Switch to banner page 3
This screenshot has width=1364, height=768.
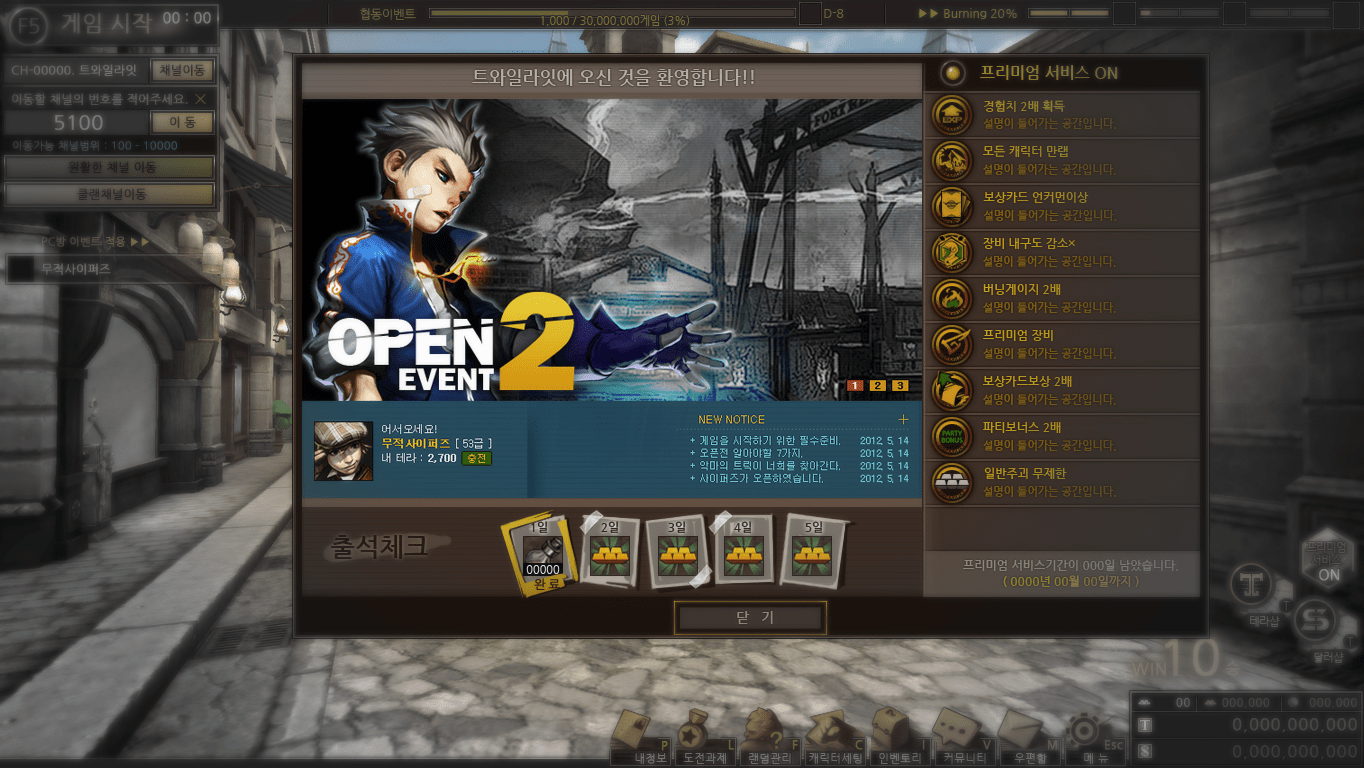tap(900, 385)
